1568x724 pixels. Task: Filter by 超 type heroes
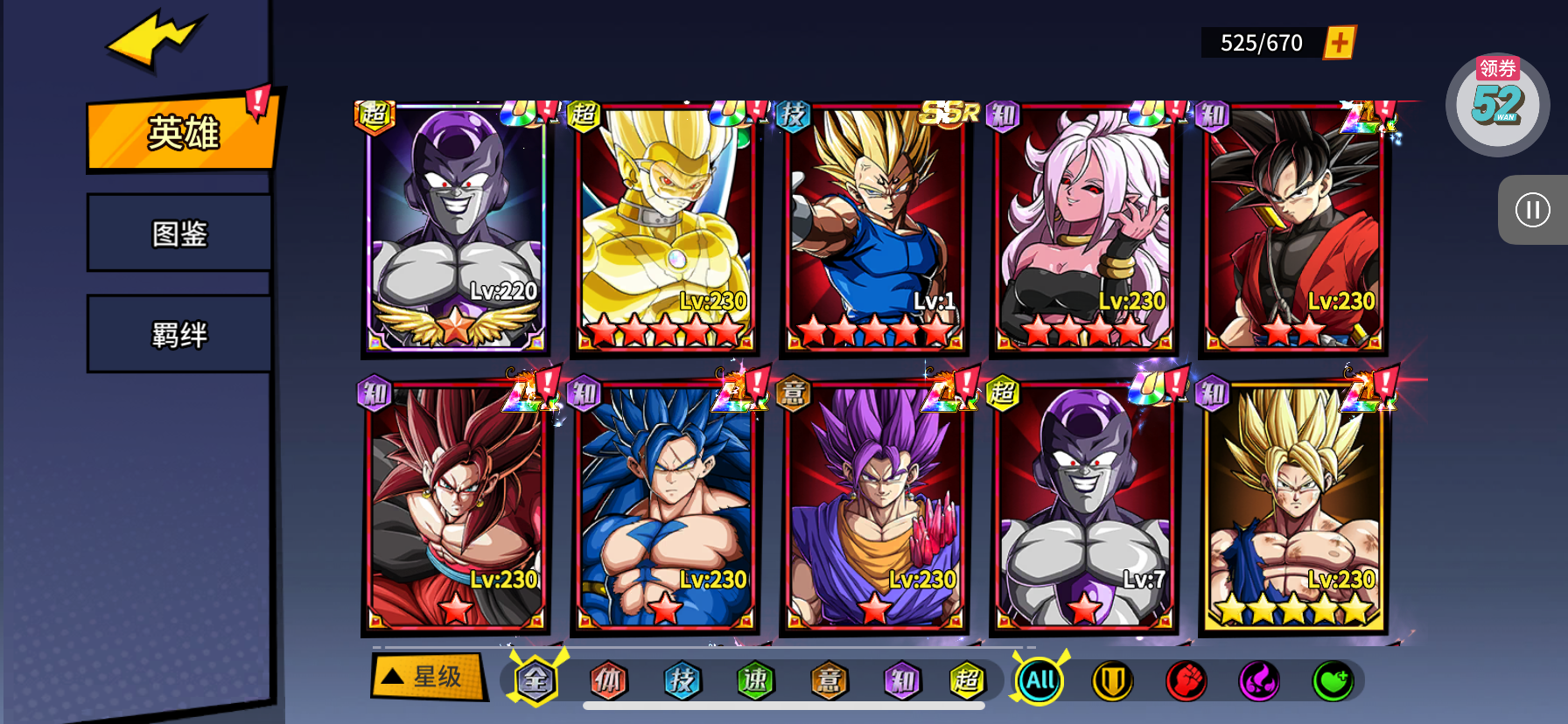tap(967, 680)
